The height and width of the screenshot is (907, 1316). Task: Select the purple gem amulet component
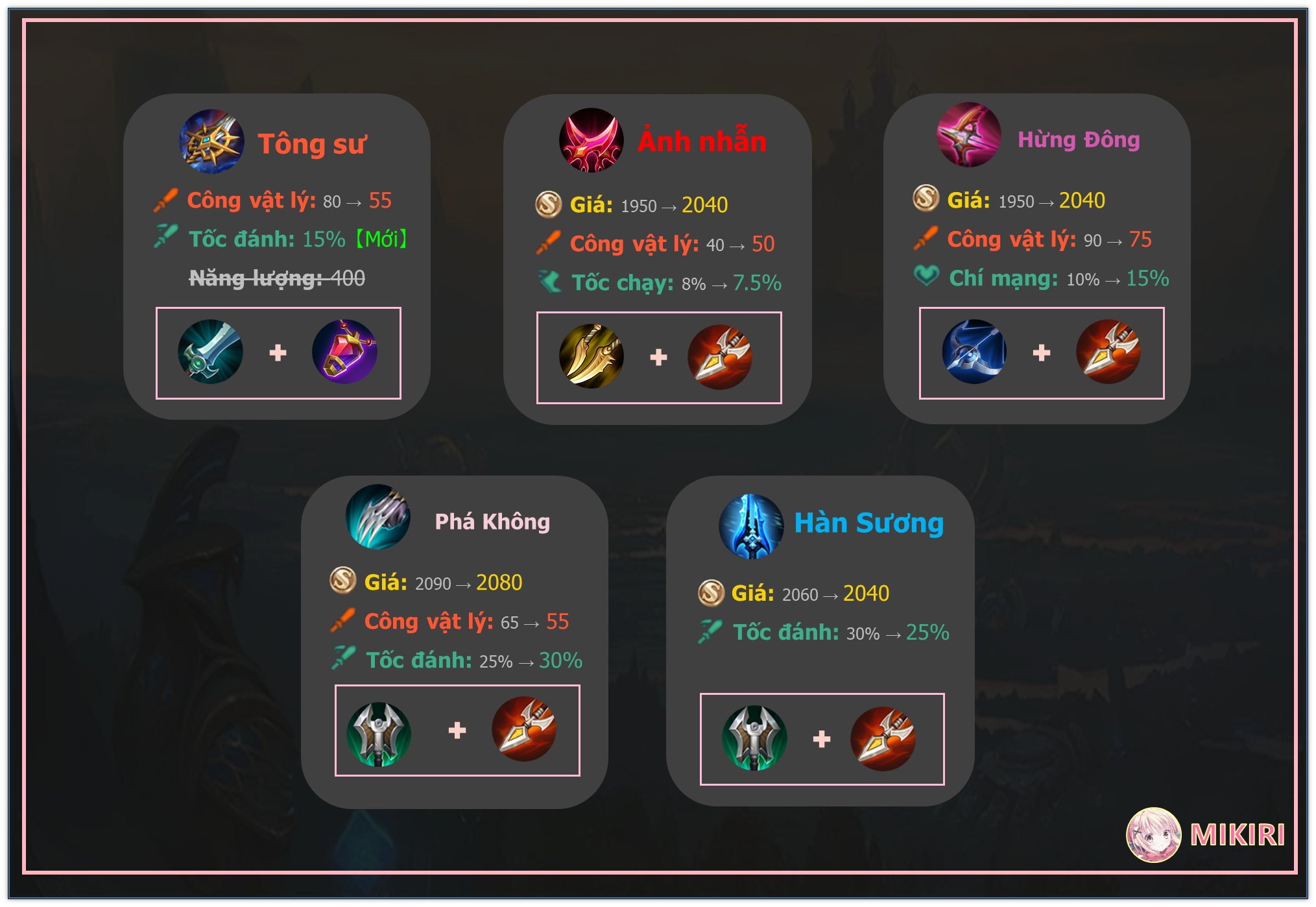[x=344, y=352]
